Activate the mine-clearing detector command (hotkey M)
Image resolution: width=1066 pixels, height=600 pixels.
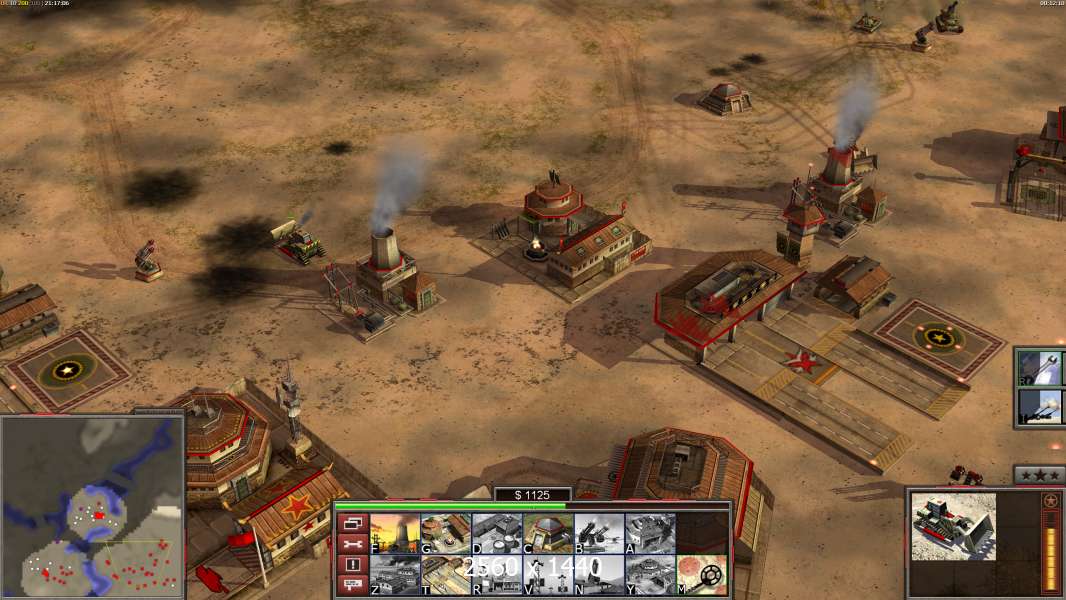702,575
